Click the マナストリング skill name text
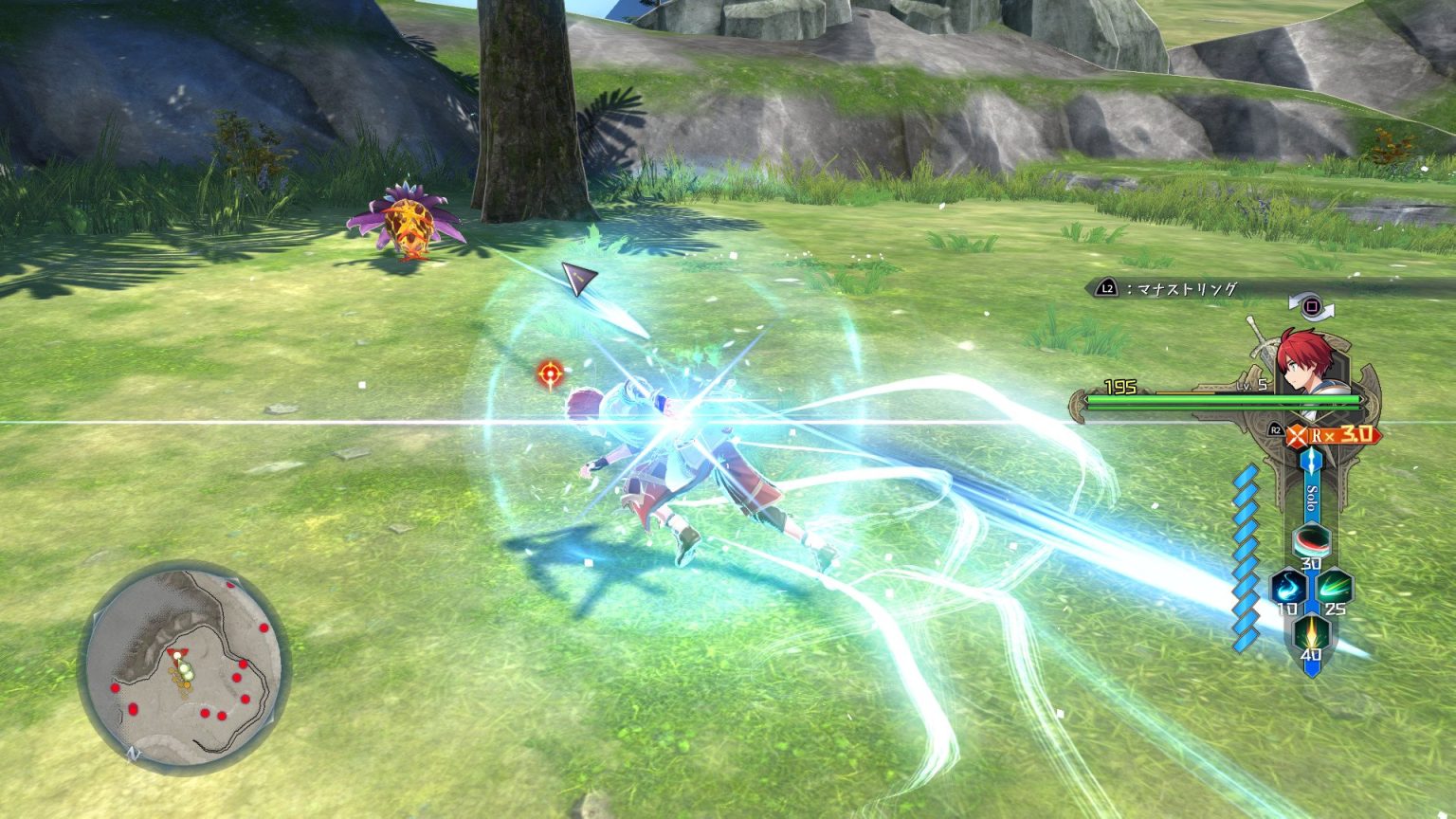The height and width of the screenshot is (819, 1456). pyautogui.click(x=1185, y=287)
